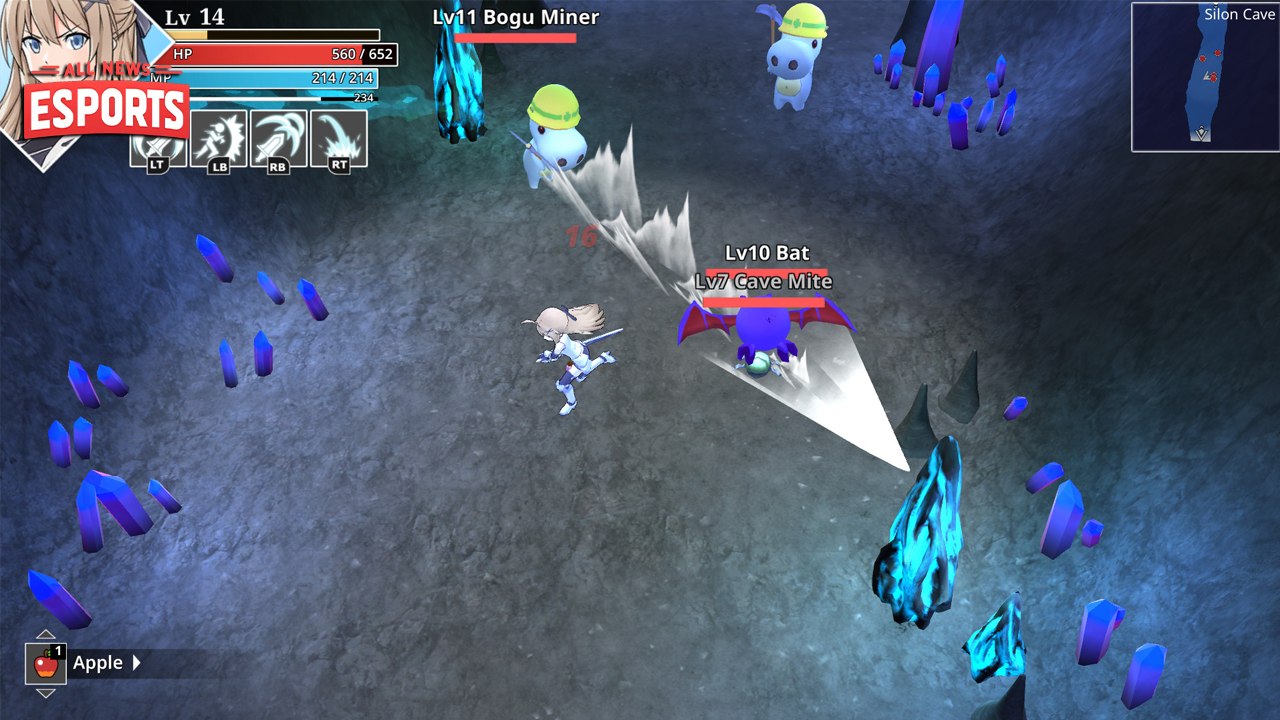The image size is (1280, 720).
Task: Expand the Apple item options arrow
Action: tap(136, 662)
